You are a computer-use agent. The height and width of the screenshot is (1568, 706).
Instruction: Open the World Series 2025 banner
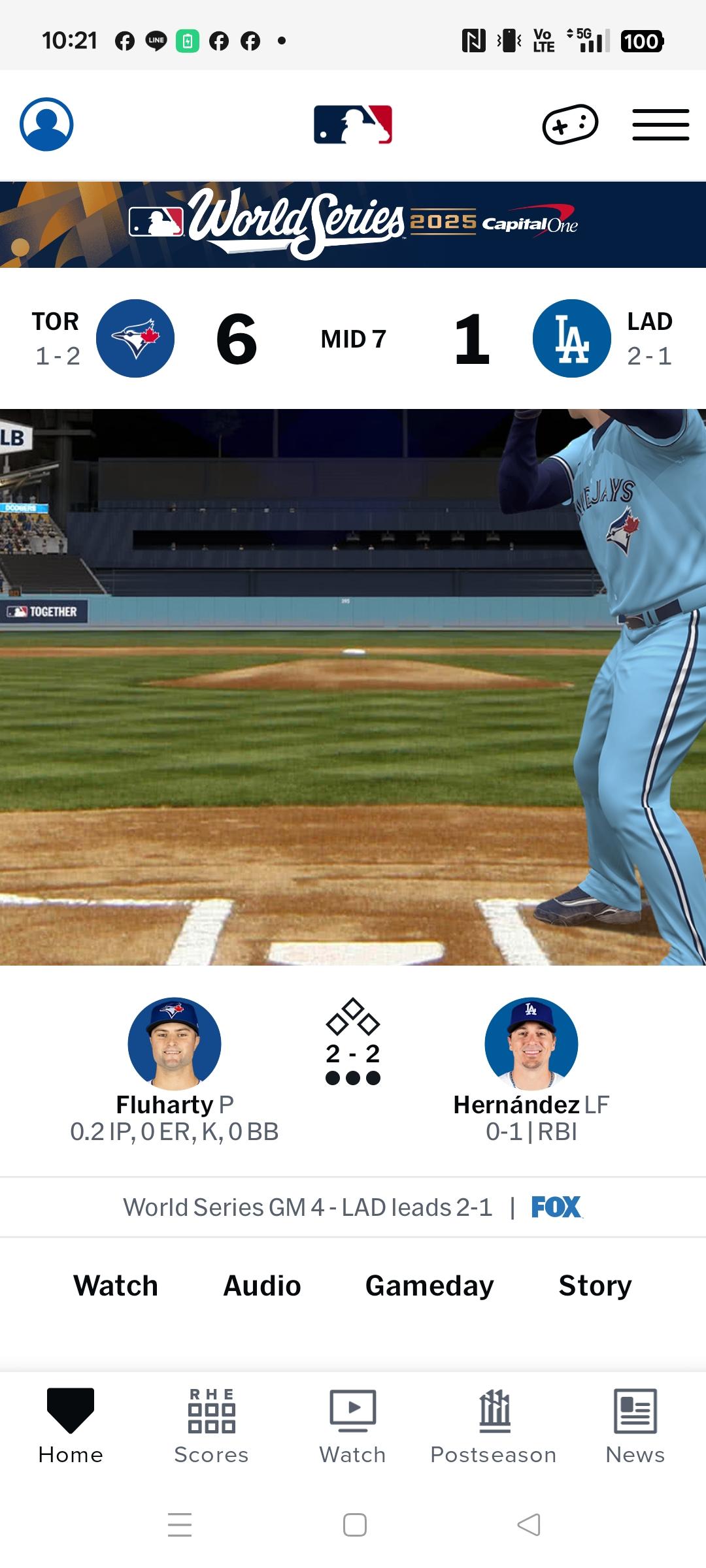(x=353, y=224)
